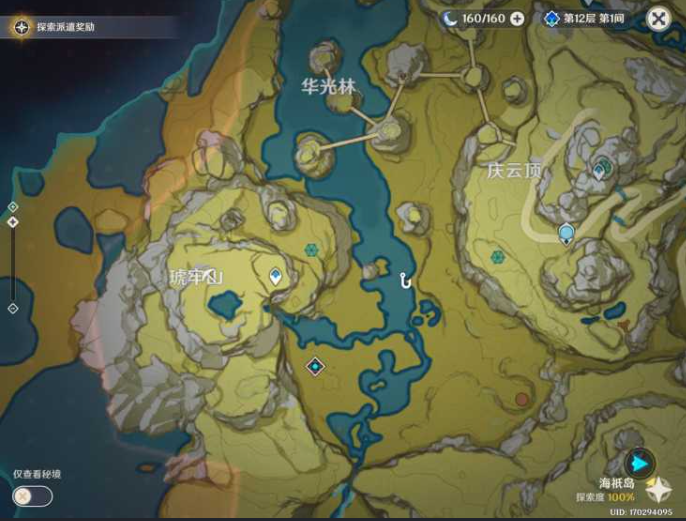
Task: Select the fishing hook map marker
Action: [405, 280]
